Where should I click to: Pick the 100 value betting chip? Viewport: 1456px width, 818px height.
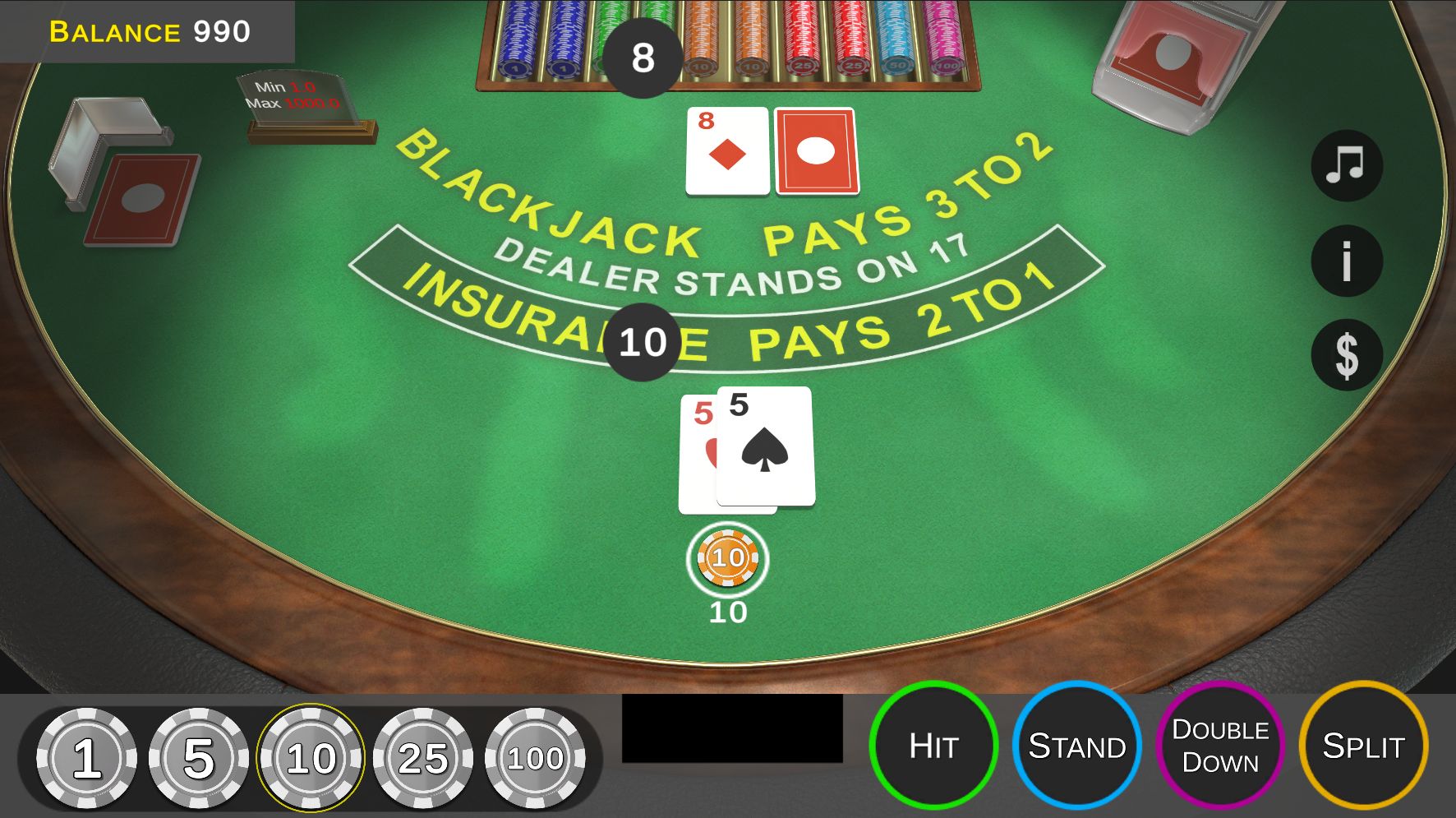click(535, 757)
